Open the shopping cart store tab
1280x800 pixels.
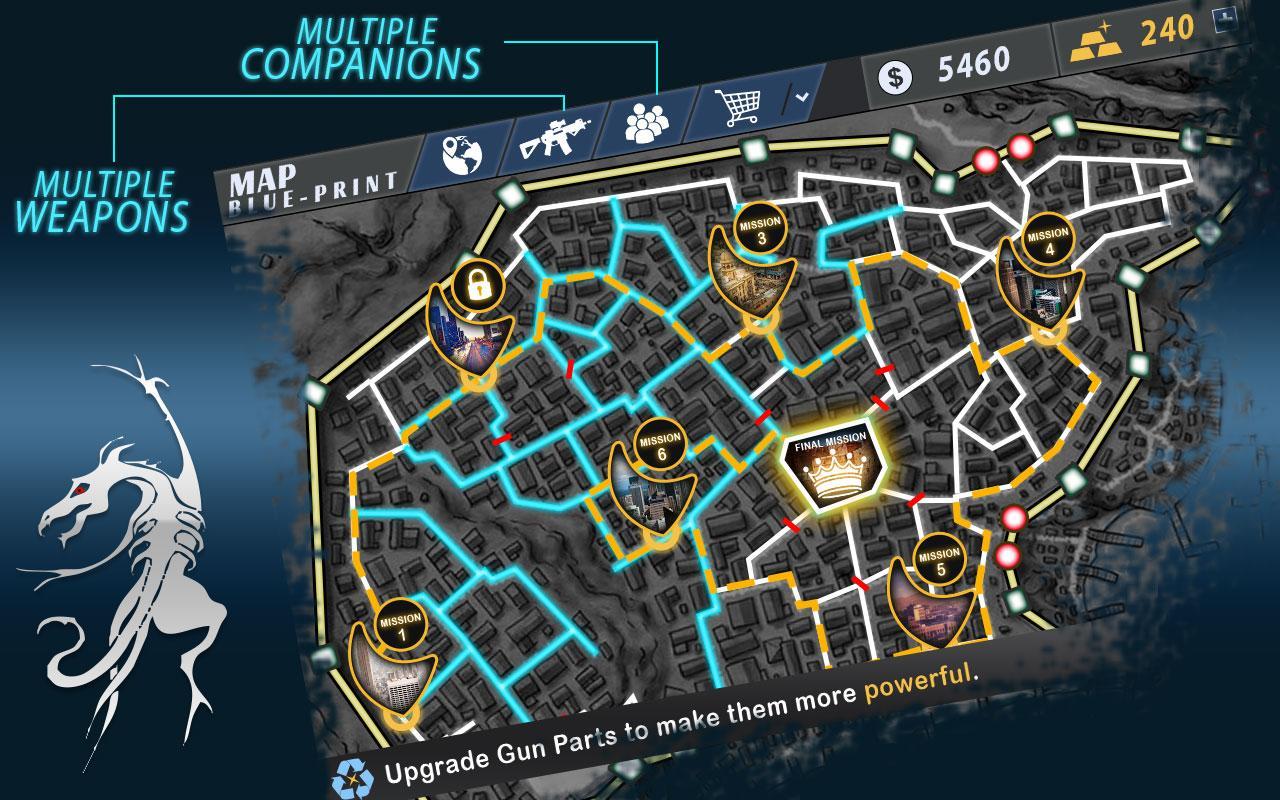pos(740,105)
